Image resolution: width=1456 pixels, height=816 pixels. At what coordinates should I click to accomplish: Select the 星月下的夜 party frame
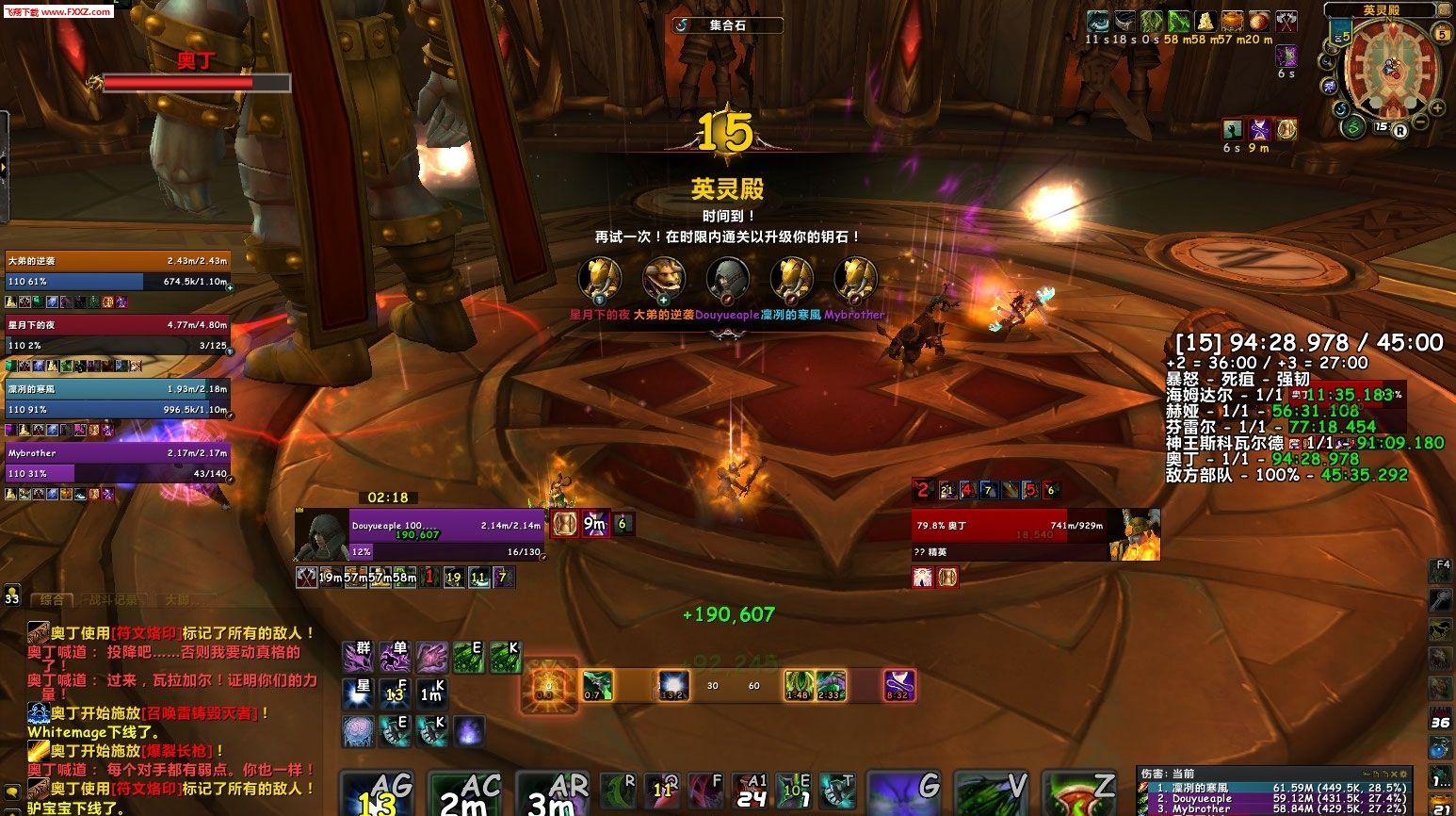(118, 335)
